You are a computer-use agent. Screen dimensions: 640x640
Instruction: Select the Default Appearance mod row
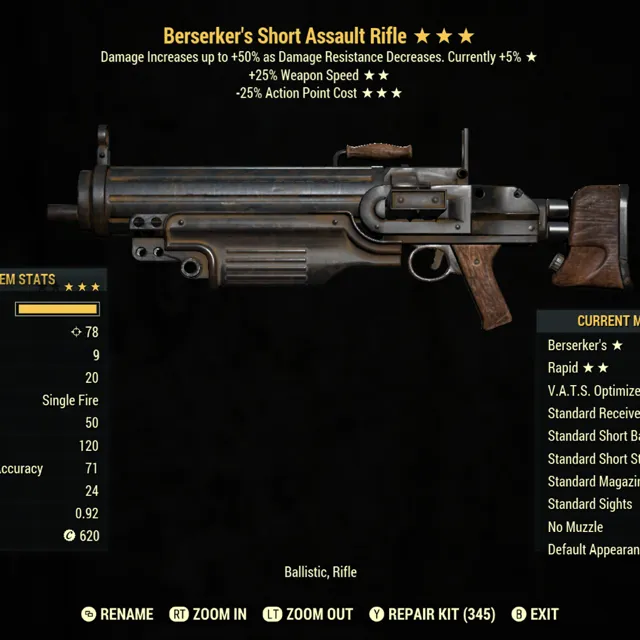(593, 549)
